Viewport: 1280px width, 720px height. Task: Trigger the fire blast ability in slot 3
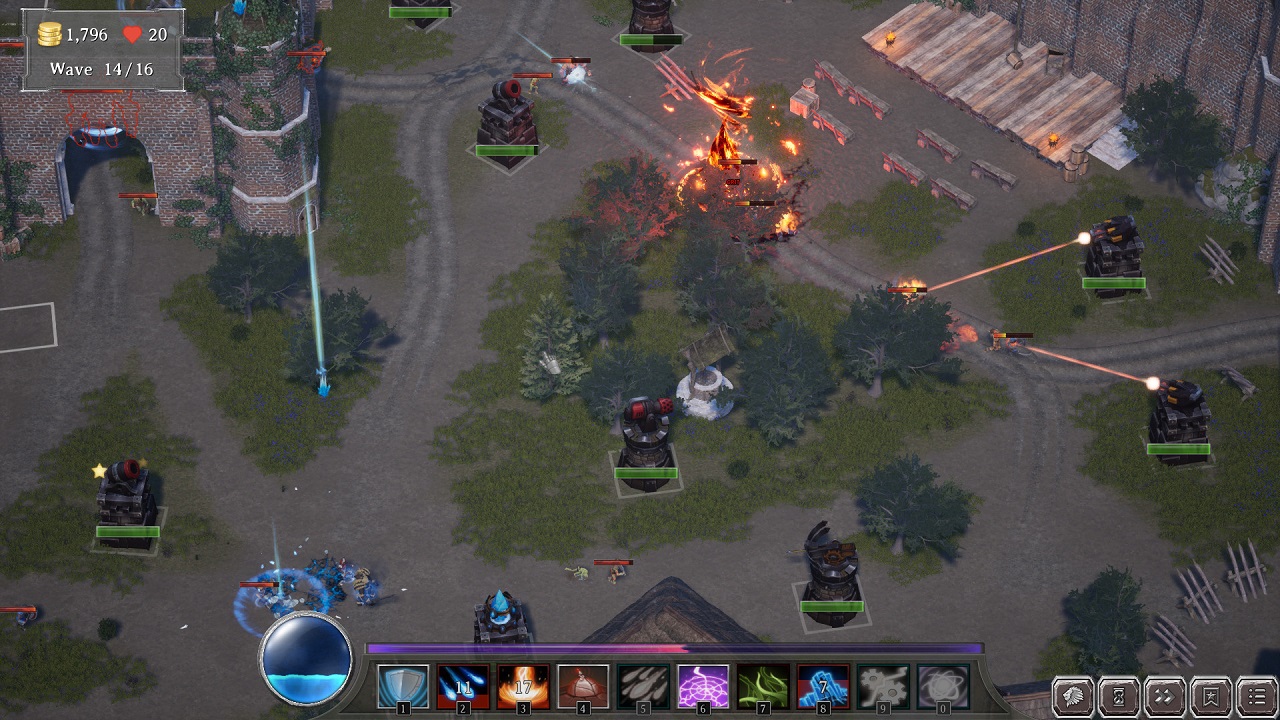coord(523,686)
